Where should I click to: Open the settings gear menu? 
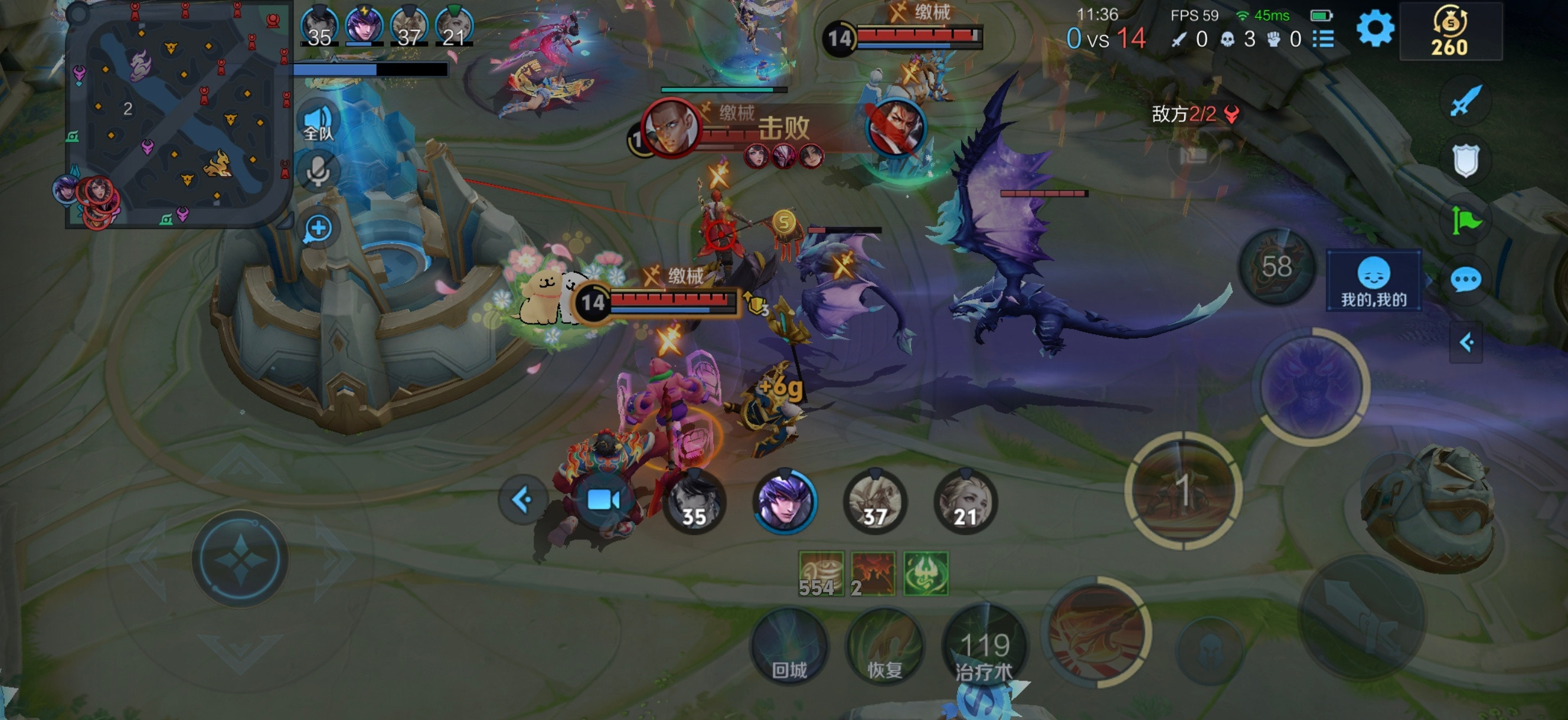tap(1374, 28)
